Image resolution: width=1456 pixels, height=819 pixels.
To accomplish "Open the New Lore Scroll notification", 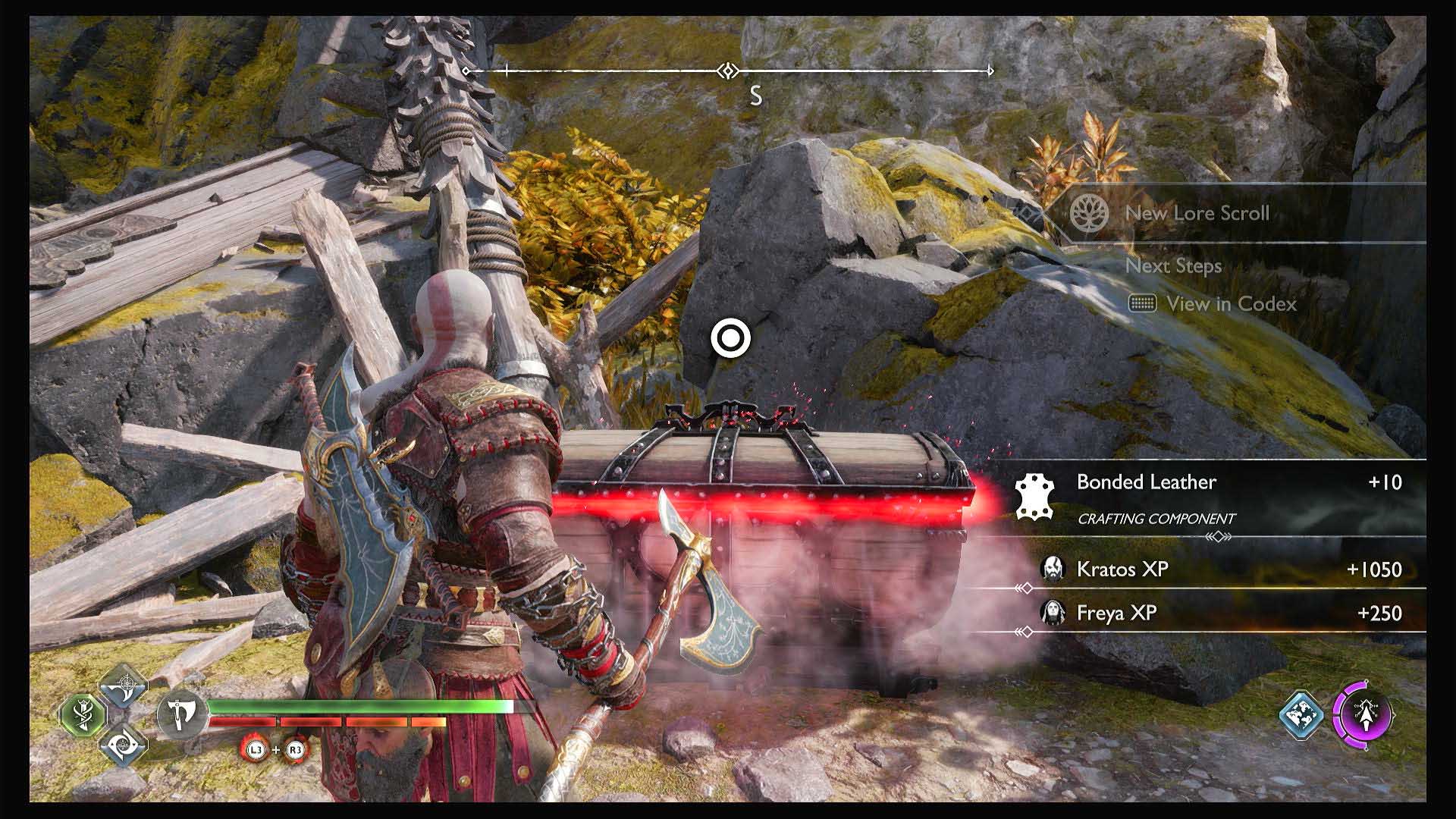I will (1197, 213).
